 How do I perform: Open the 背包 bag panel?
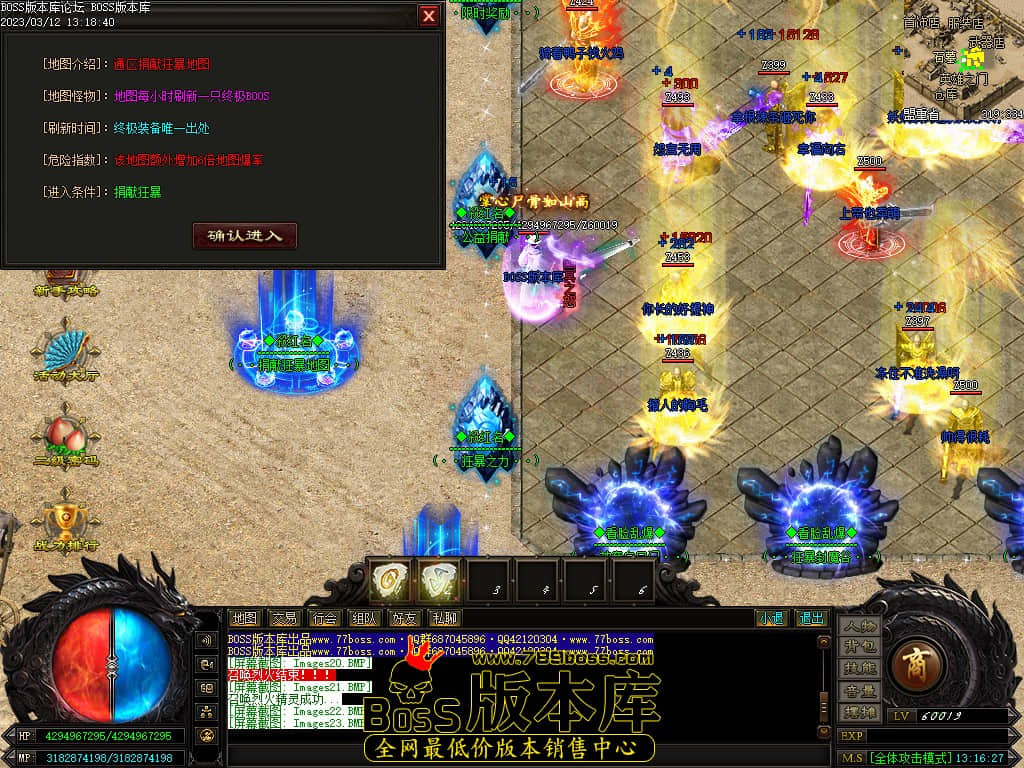tap(859, 647)
